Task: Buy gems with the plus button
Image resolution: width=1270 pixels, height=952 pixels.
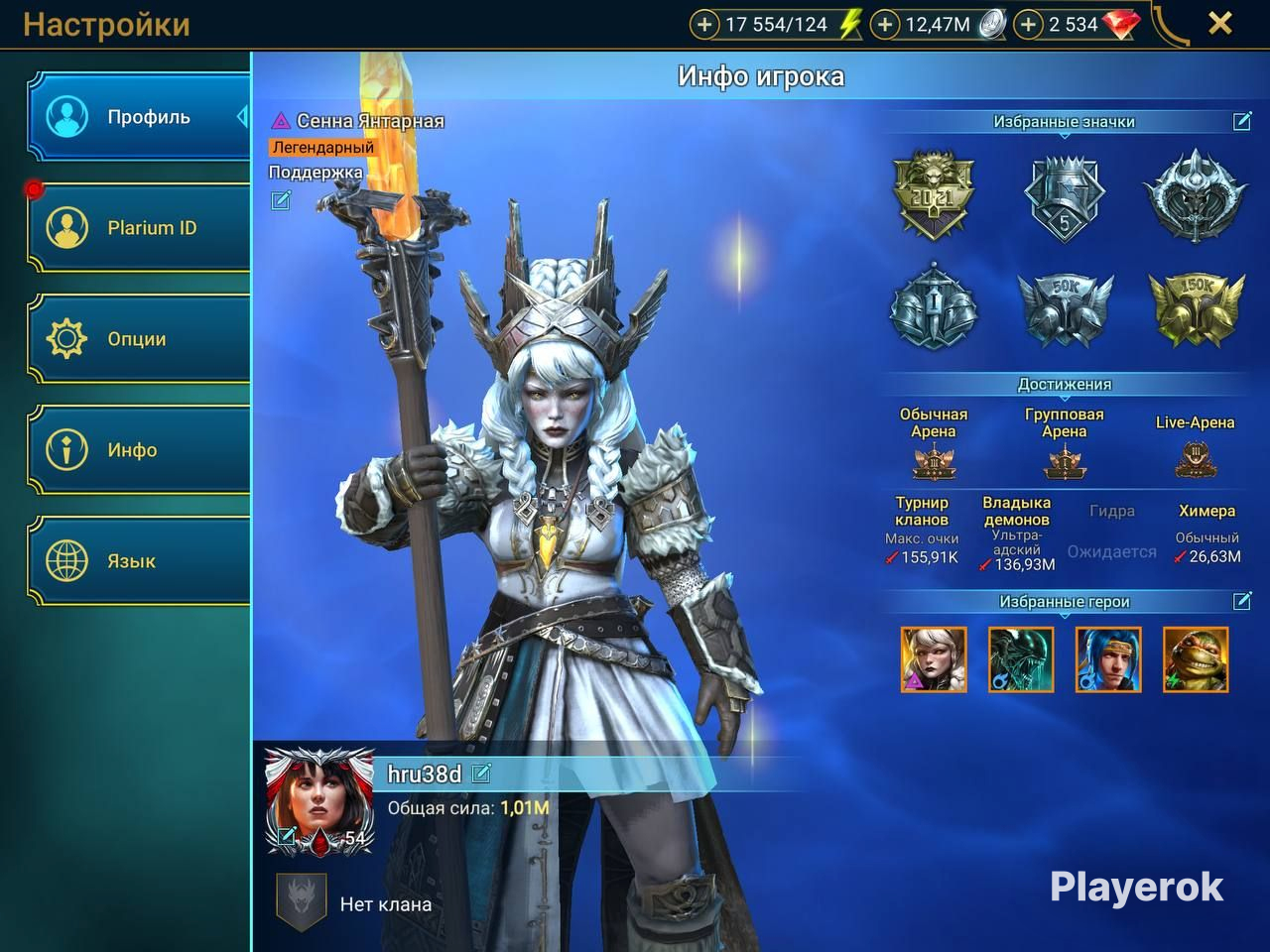Action: click(1029, 25)
